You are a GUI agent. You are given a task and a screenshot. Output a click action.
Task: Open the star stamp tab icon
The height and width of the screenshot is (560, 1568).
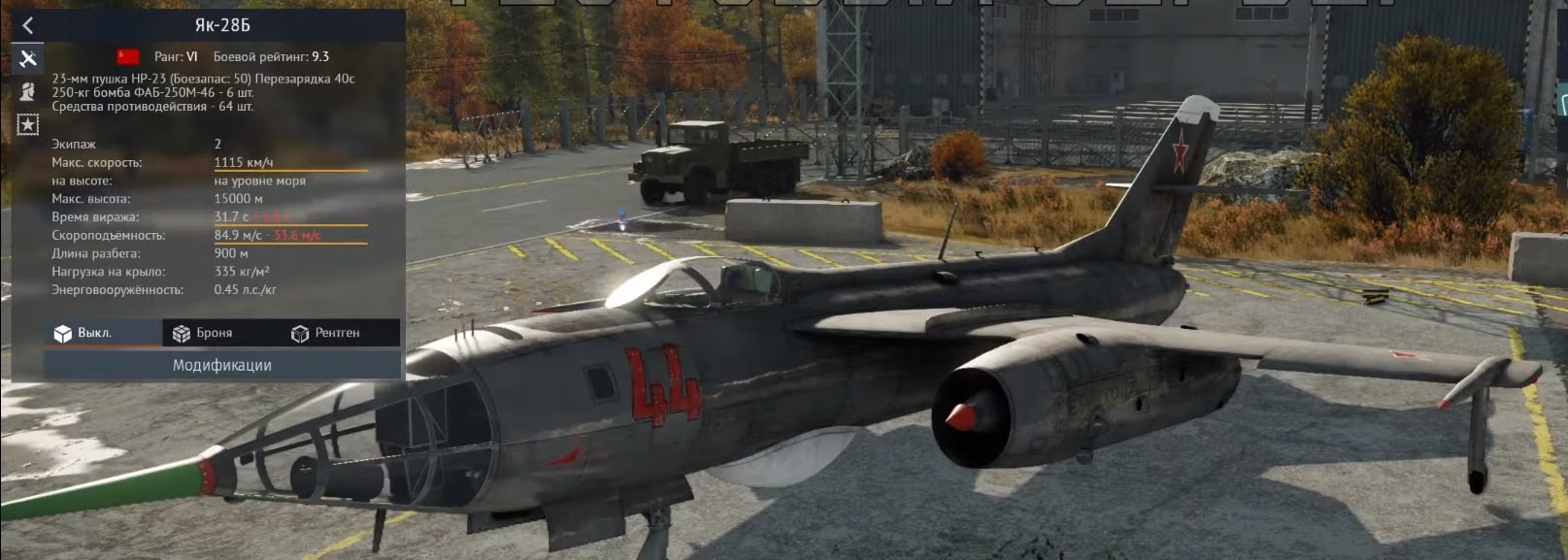[27, 124]
